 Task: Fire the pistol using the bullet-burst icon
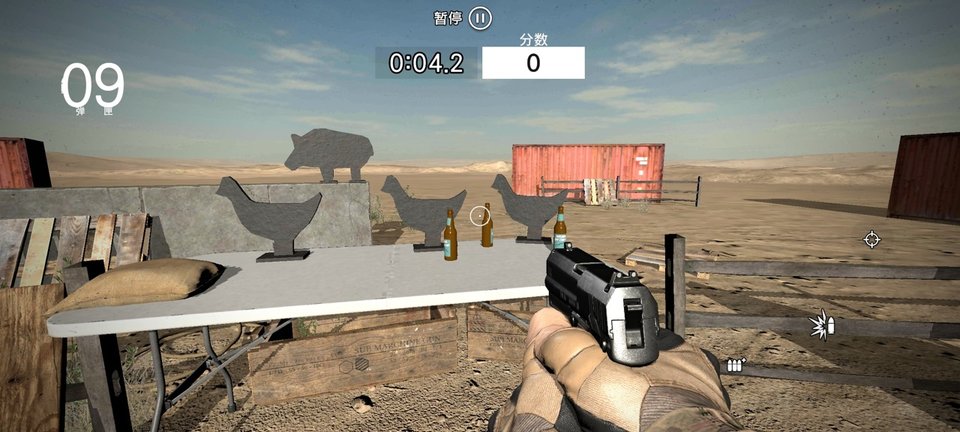coord(822,325)
